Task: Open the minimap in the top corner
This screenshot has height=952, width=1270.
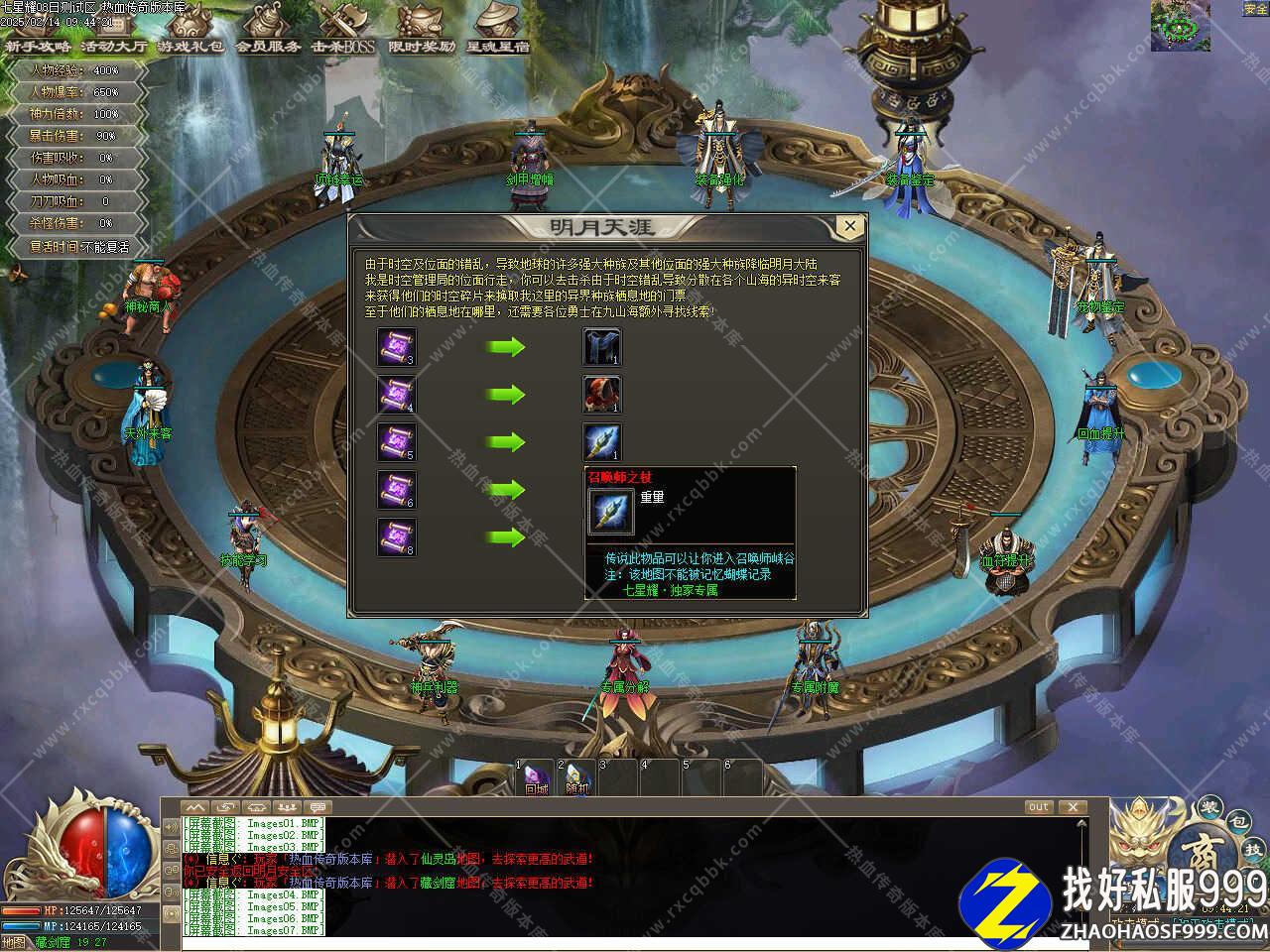Action: [1180, 26]
